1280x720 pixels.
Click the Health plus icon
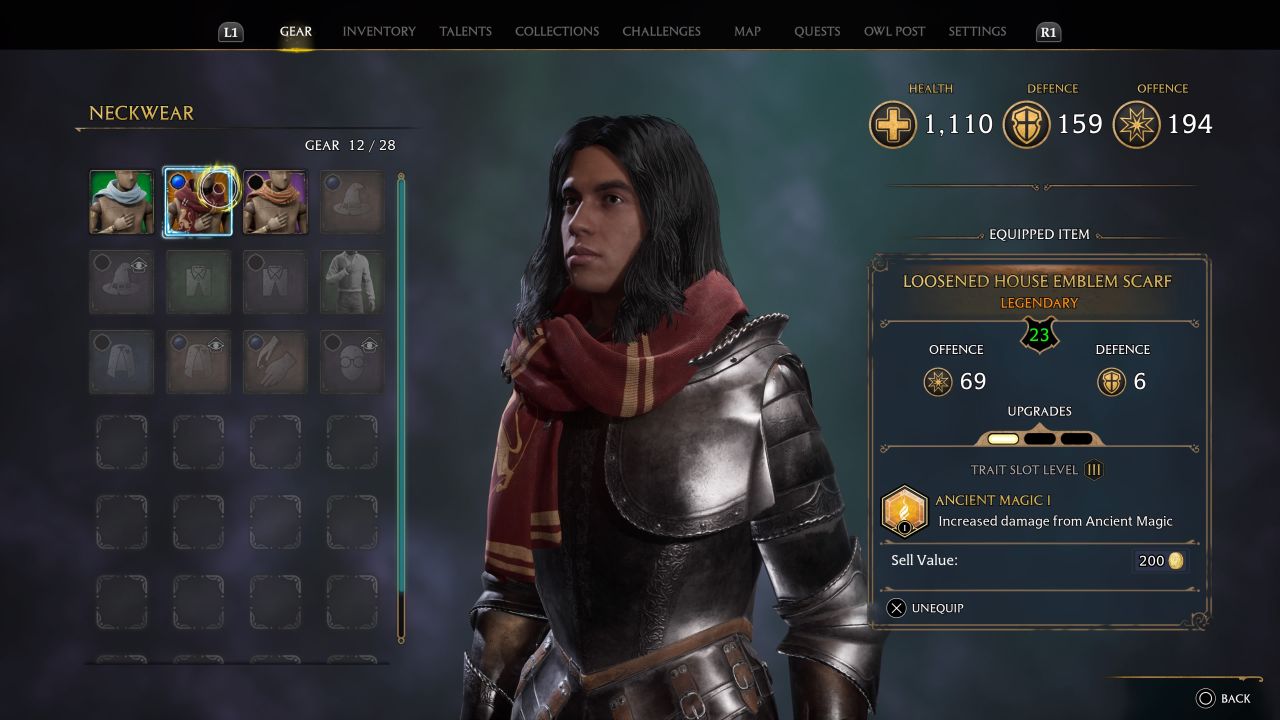click(893, 124)
